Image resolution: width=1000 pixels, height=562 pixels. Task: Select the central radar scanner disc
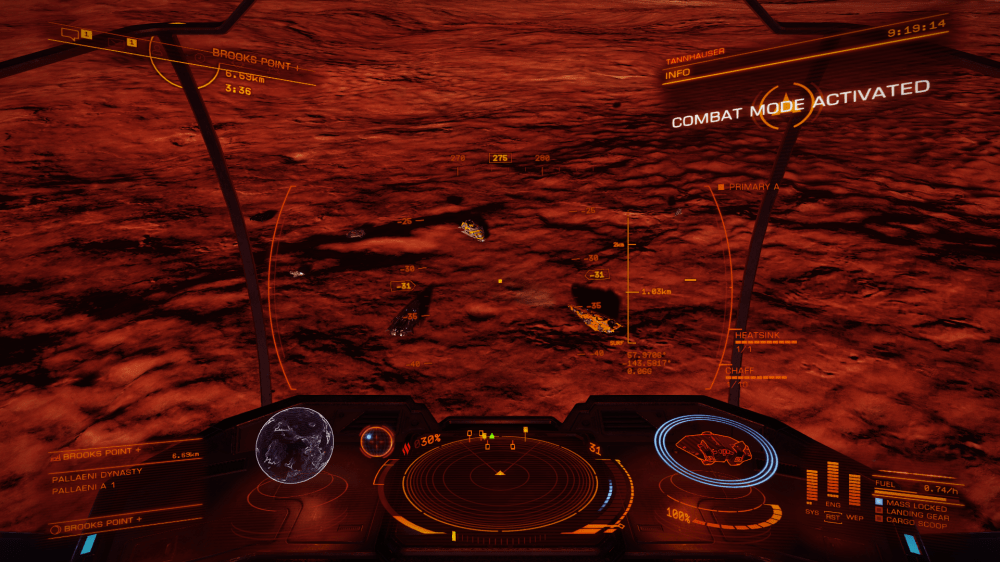click(499, 481)
